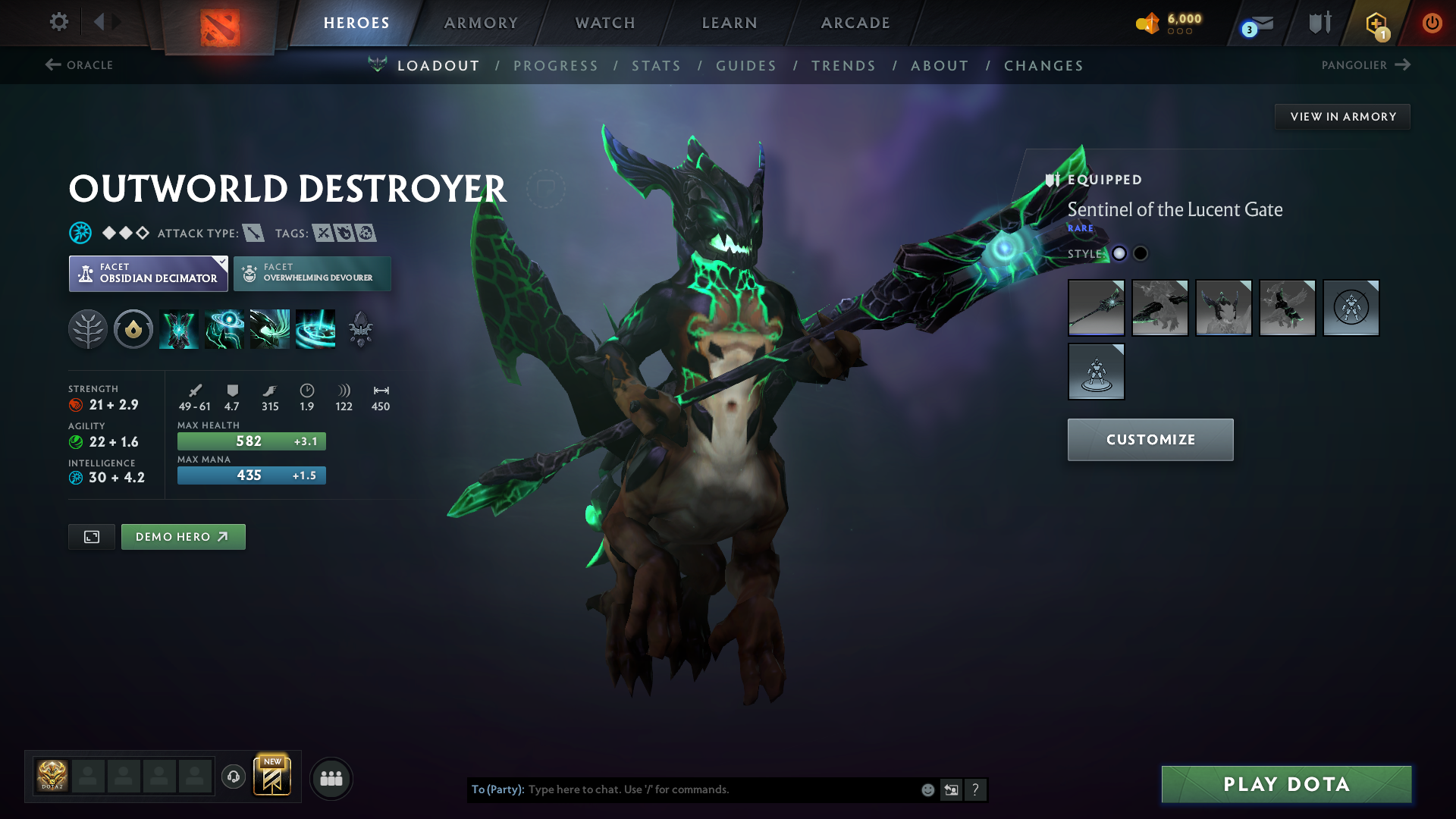Switch to the Watch tab
The width and height of the screenshot is (1456, 819).
pyautogui.click(x=605, y=23)
